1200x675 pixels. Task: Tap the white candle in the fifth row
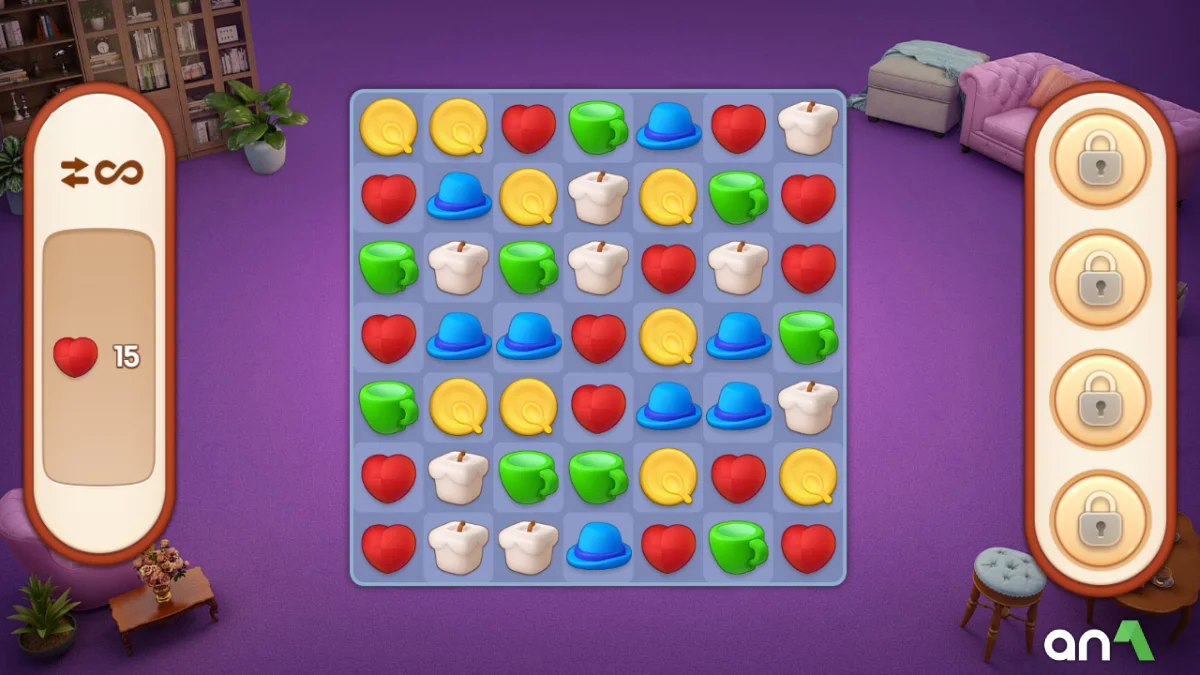click(808, 407)
